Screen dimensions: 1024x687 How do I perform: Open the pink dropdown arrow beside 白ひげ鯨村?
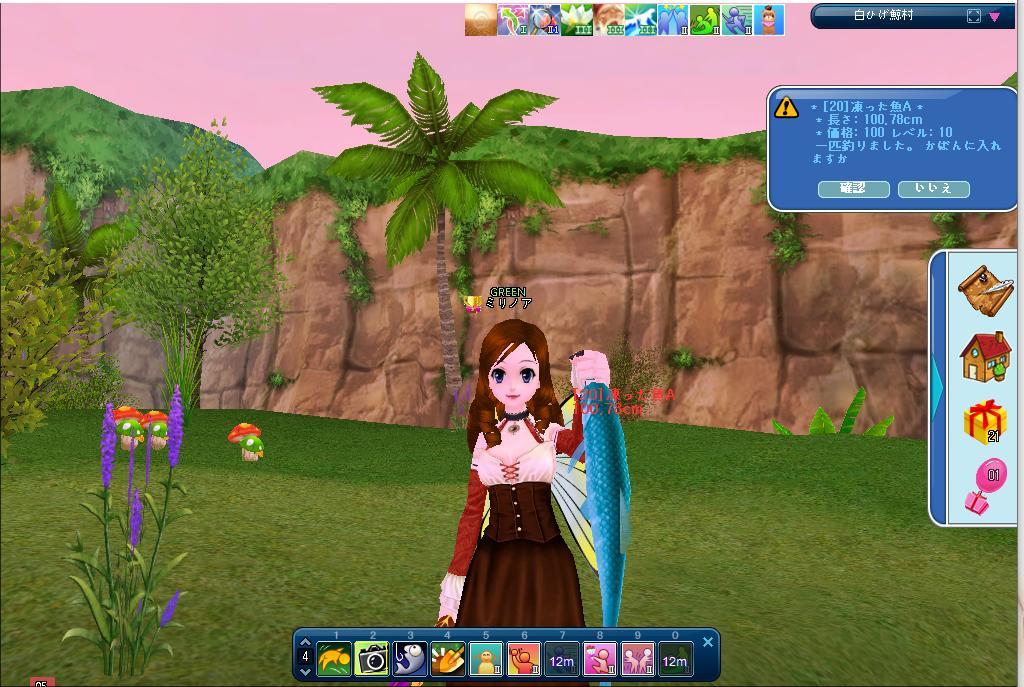point(995,16)
